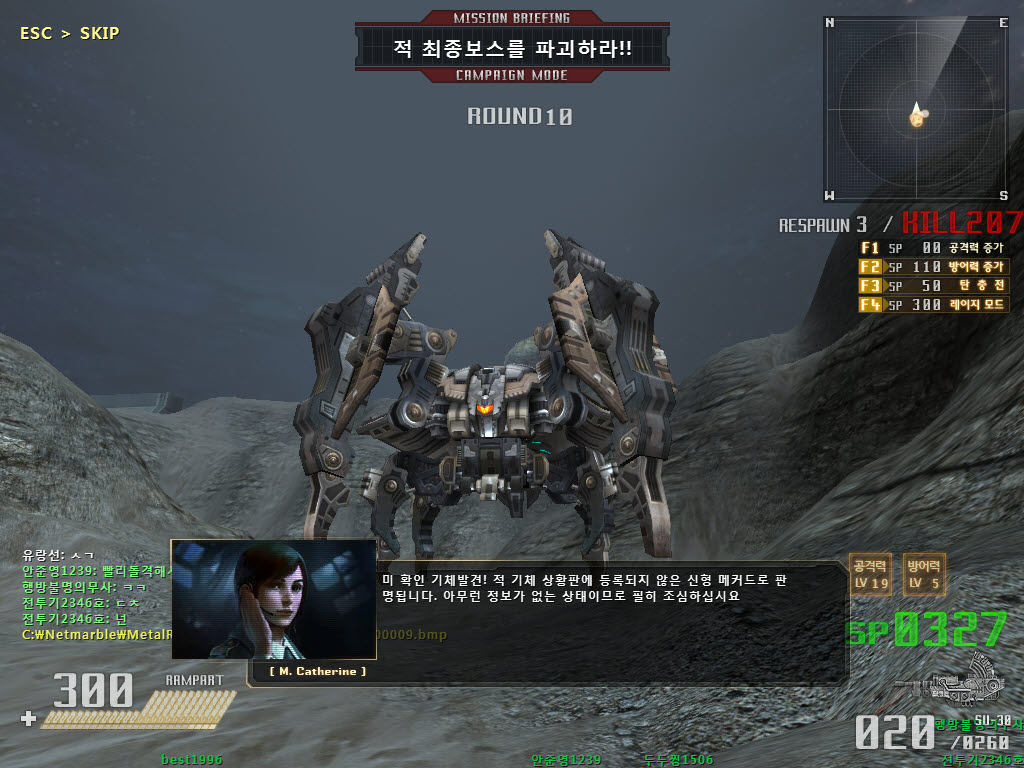Choose the F3 ammo refill (탄 충전)
The image size is (1024, 768).
931,286
